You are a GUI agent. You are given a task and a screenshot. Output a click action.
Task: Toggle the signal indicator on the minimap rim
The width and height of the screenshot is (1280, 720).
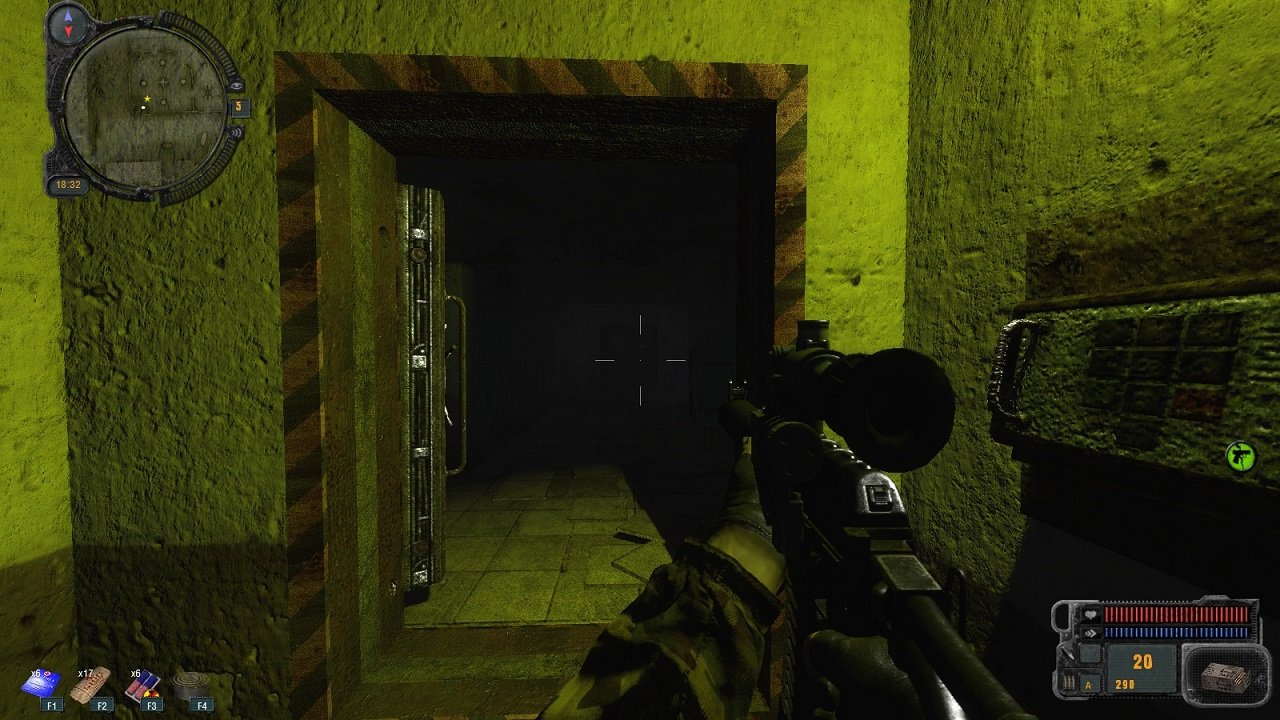236,131
